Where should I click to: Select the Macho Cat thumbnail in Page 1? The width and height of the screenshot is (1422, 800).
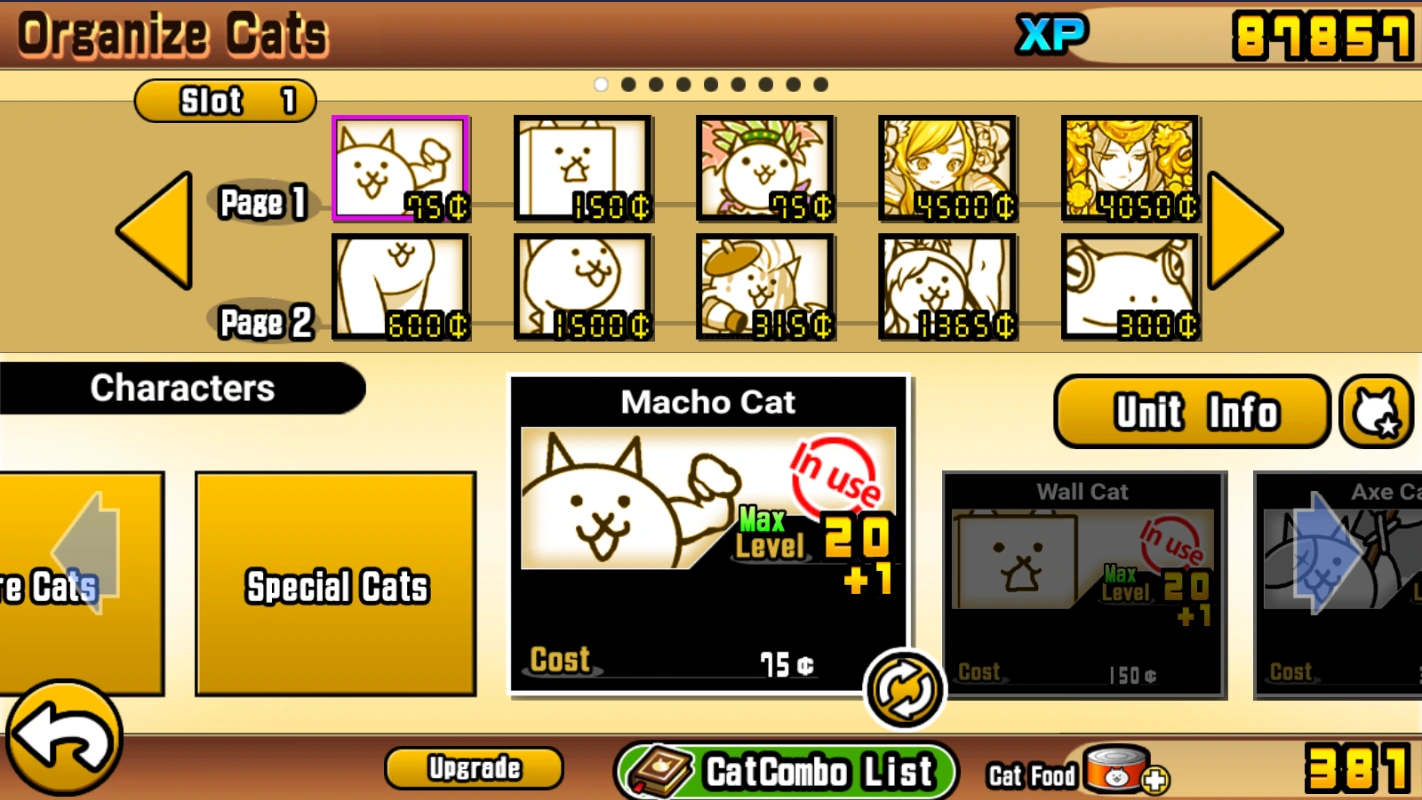[x=400, y=168]
